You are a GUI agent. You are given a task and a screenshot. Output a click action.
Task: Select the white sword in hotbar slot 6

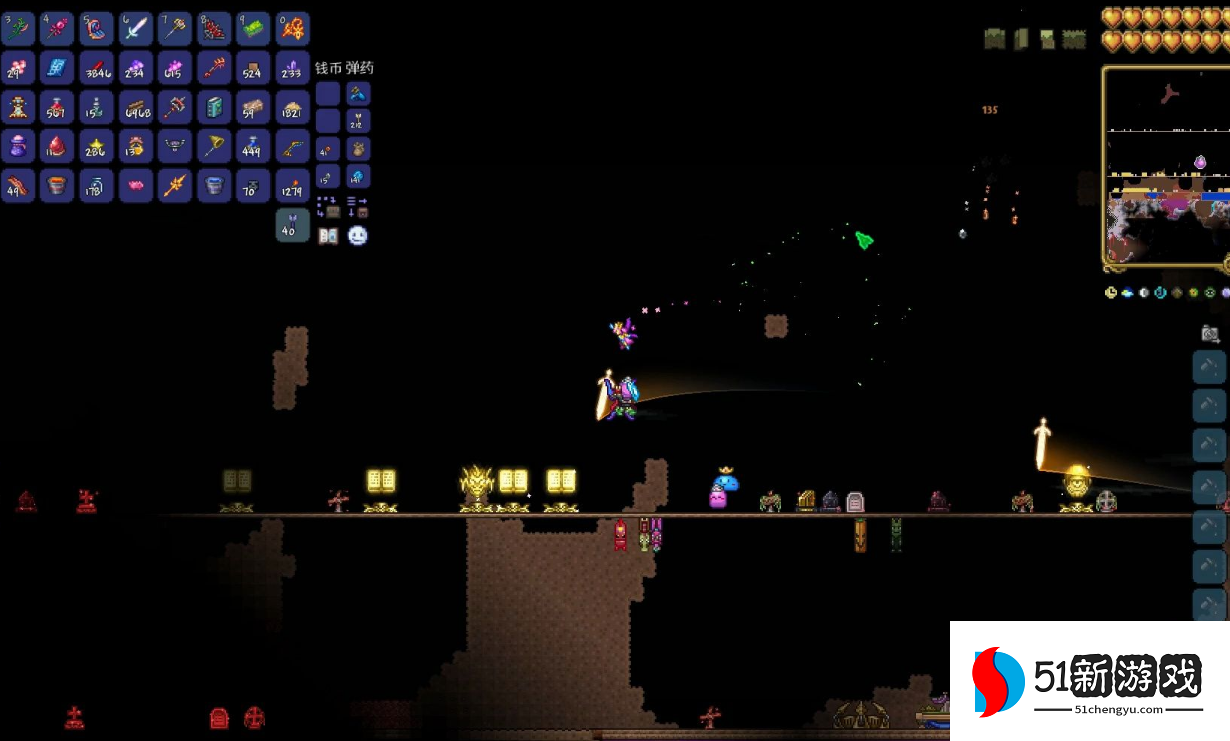(x=136, y=28)
